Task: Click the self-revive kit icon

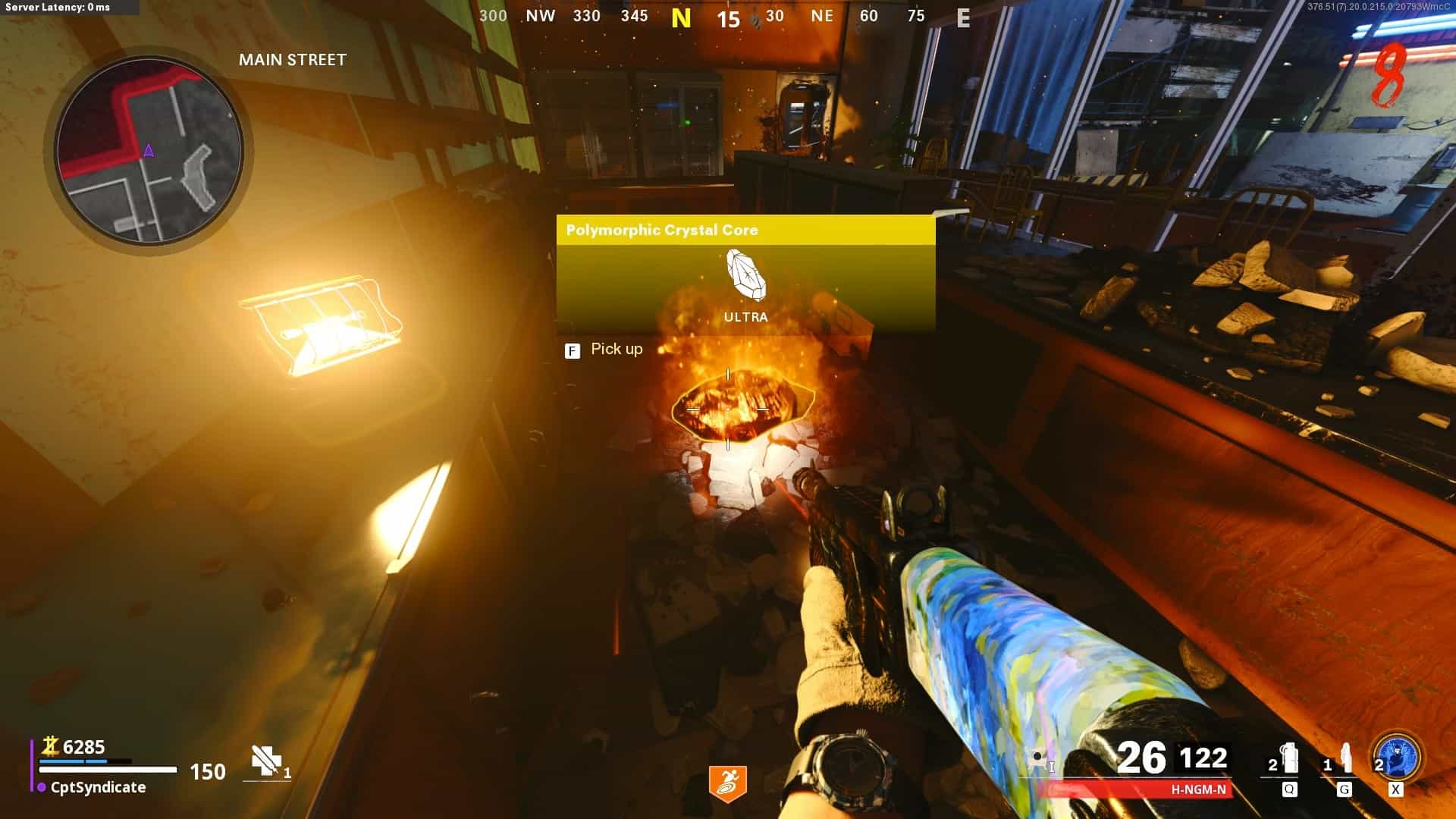Action: click(x=265, y=761)
